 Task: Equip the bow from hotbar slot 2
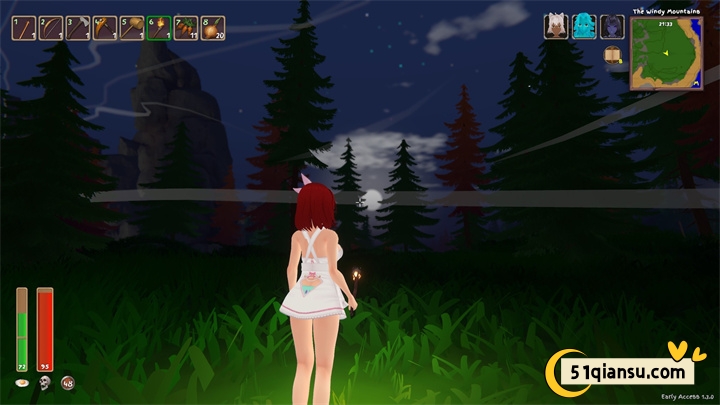click(x=51, y=28)
